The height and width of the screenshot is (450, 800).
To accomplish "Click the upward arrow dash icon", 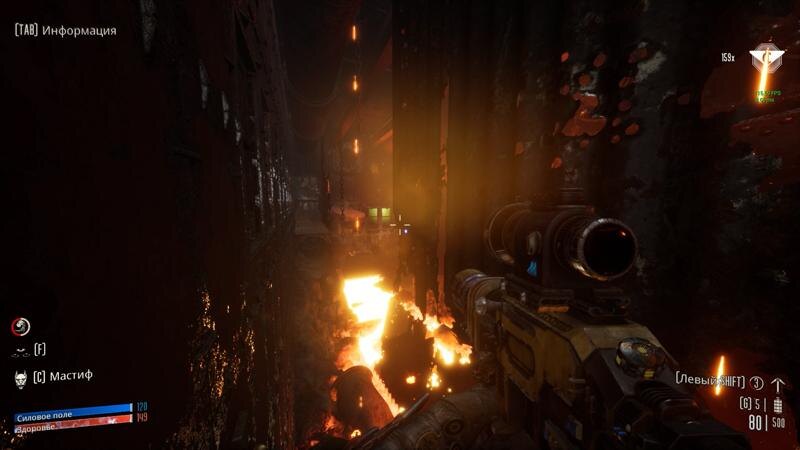I will click(x=778, y=384).
